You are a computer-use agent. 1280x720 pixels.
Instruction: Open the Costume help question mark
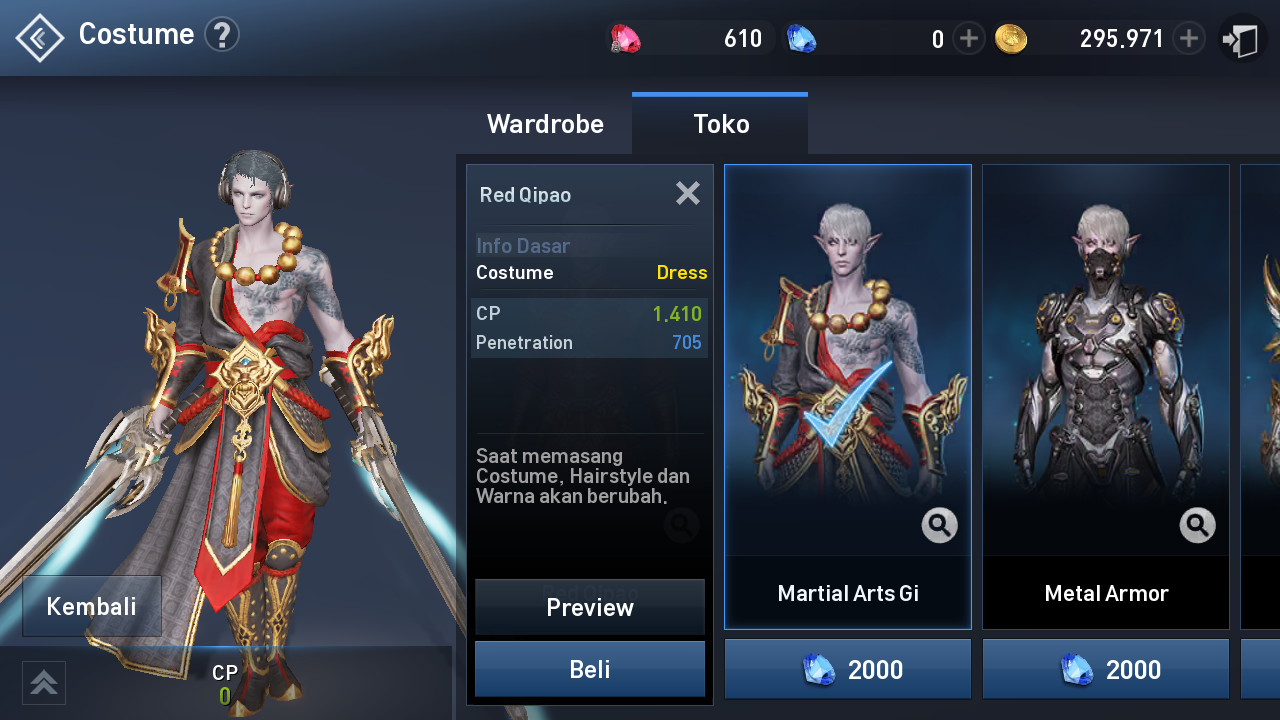(222, 35)
